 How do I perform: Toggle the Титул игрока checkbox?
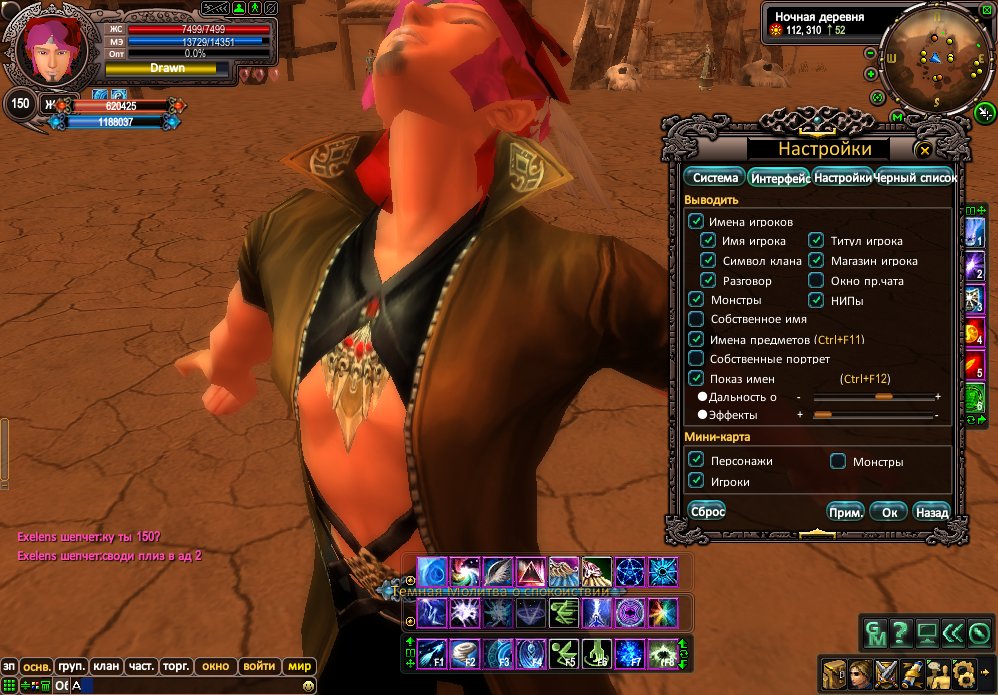click(x=816, y=241)
